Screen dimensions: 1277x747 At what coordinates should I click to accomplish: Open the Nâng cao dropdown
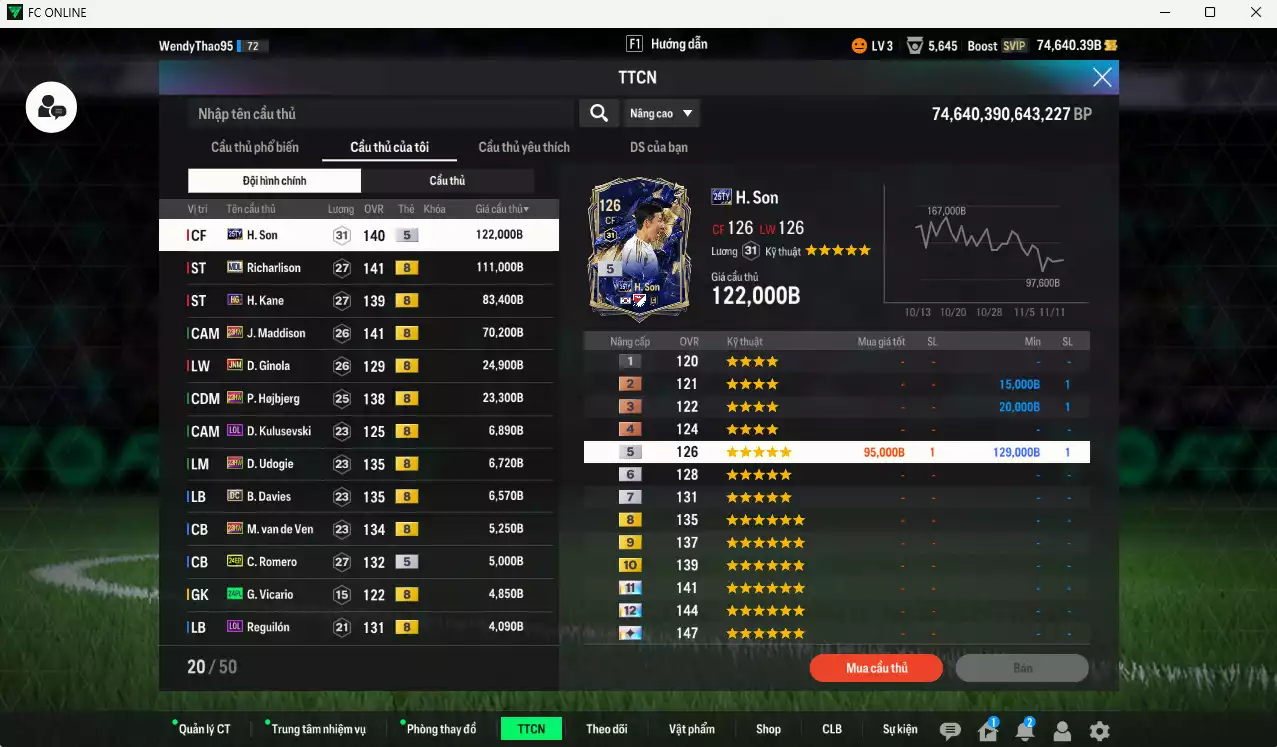661,113
